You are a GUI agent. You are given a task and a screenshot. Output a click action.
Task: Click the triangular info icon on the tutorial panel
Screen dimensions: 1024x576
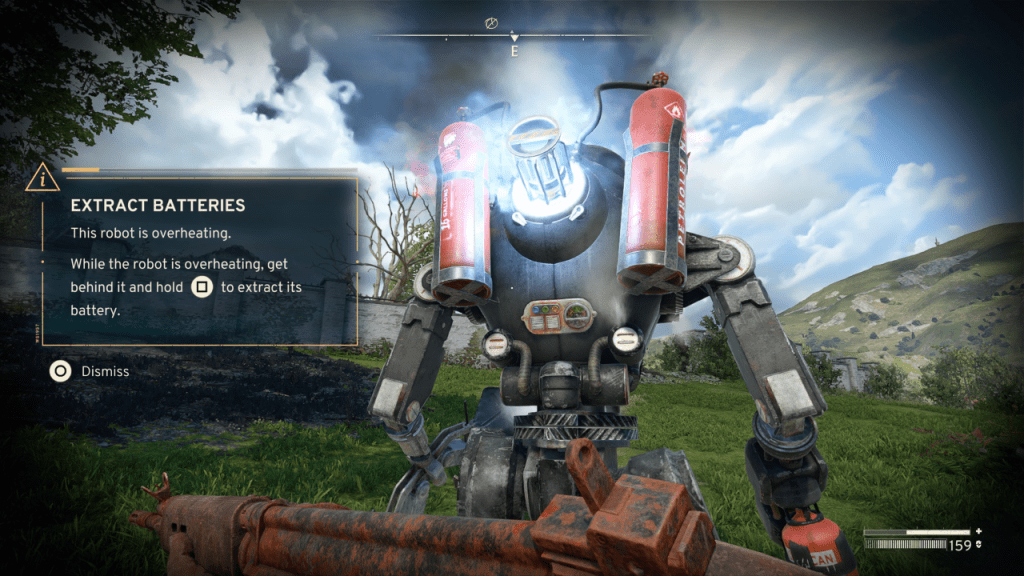(42, 178)
